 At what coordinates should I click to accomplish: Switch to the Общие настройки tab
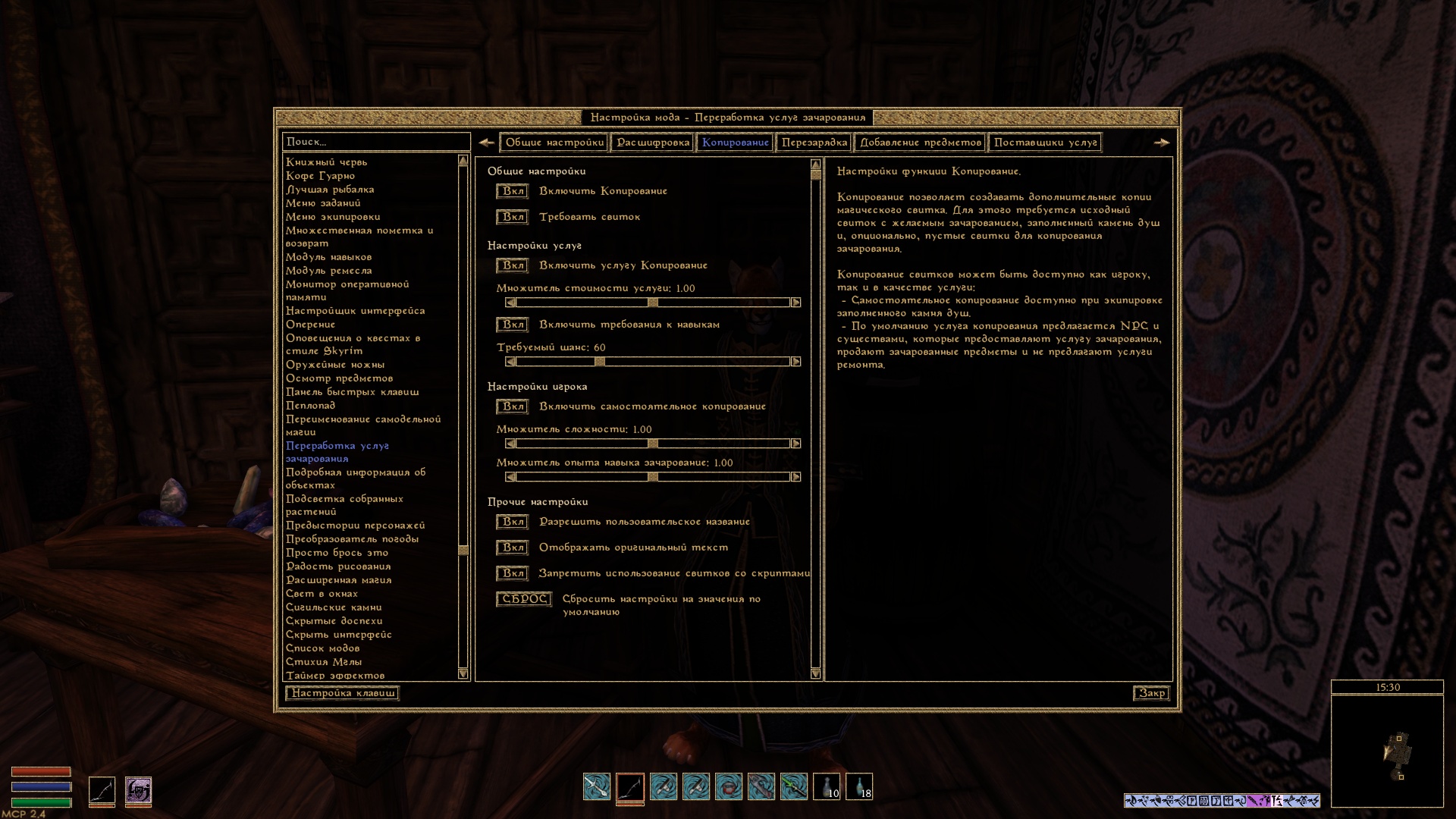coord(554,143)
